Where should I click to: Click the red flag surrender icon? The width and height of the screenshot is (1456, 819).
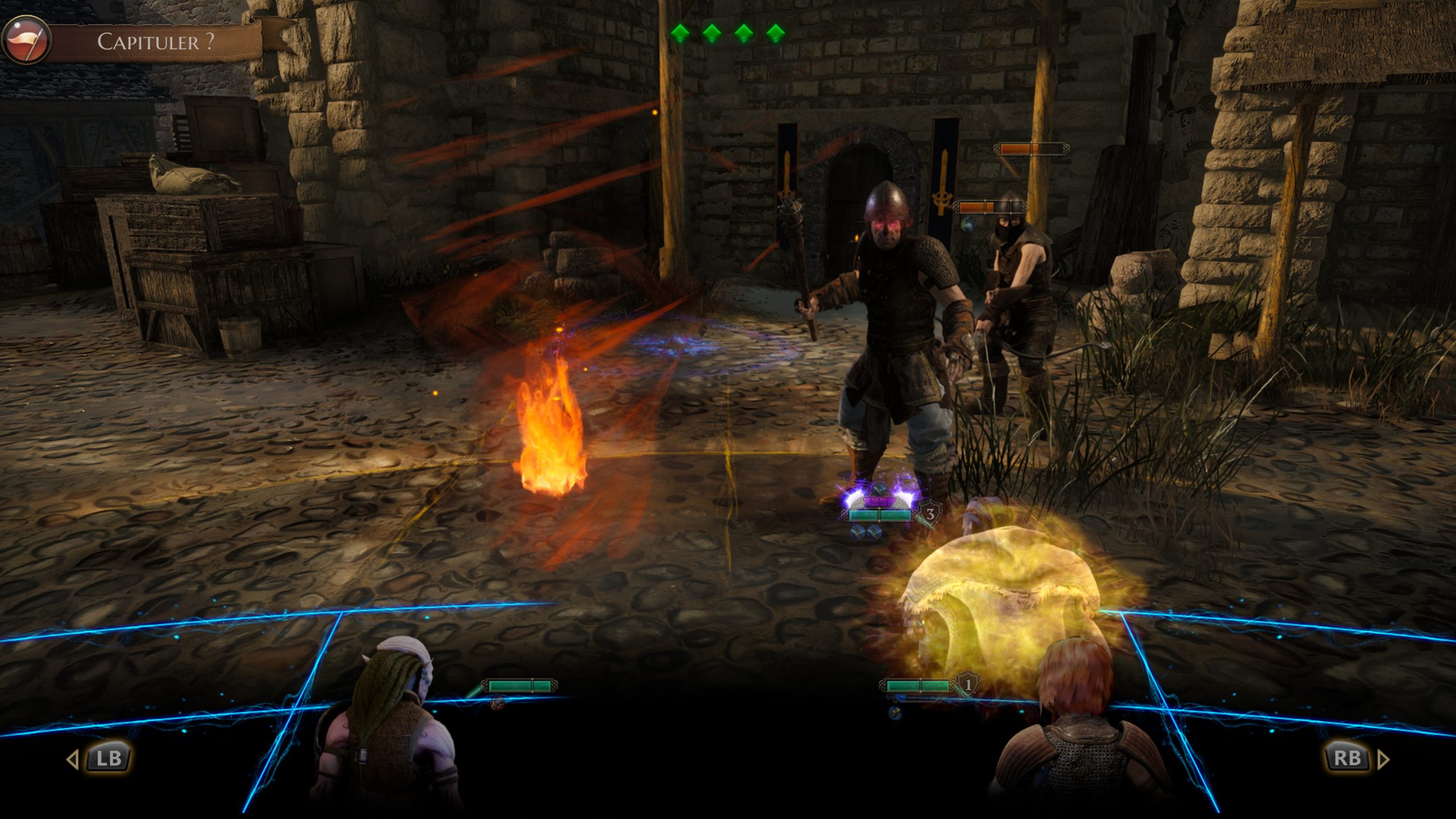click(x=26, y=40)
